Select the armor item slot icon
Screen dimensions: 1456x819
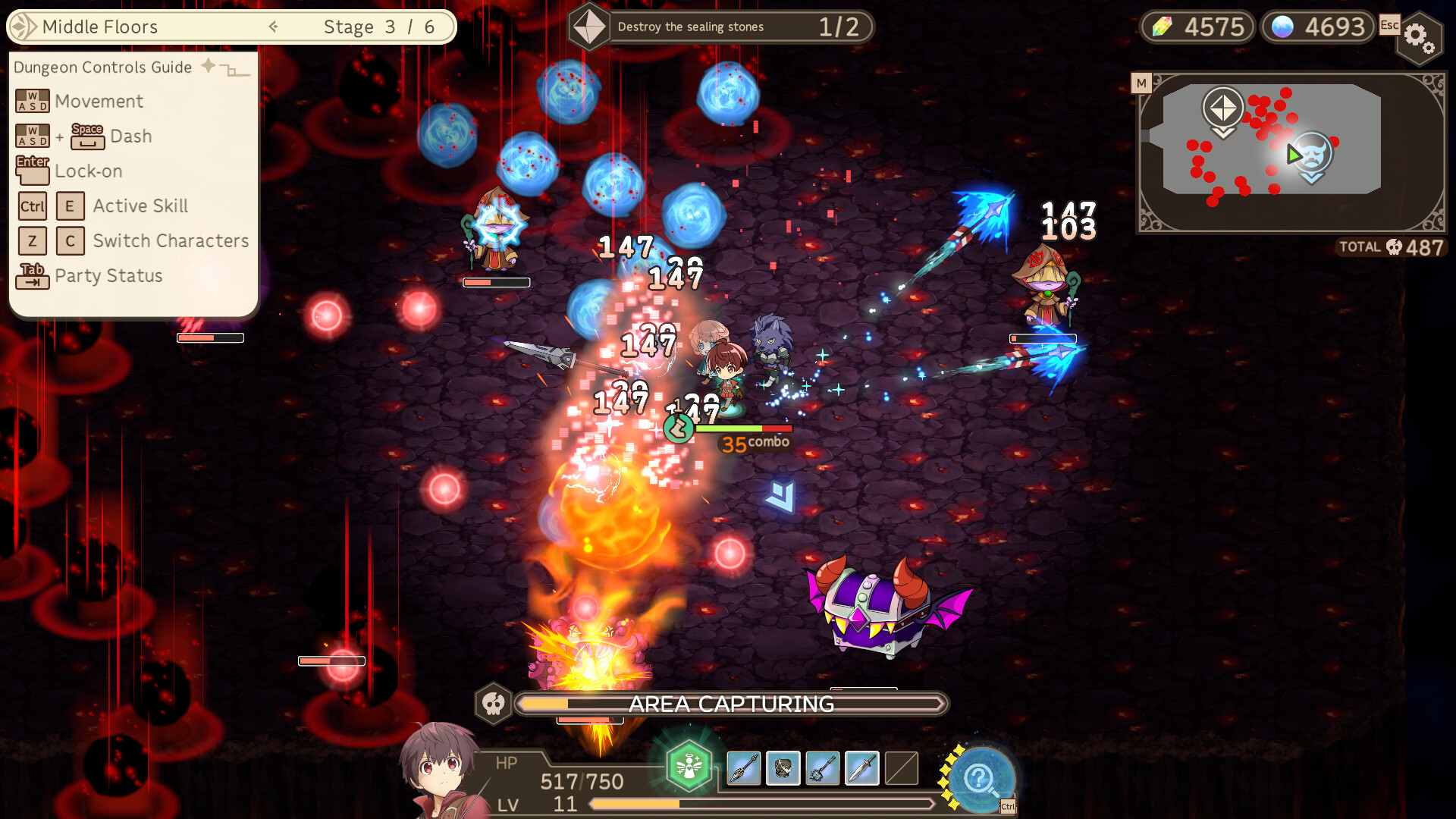tap(782, 768)
